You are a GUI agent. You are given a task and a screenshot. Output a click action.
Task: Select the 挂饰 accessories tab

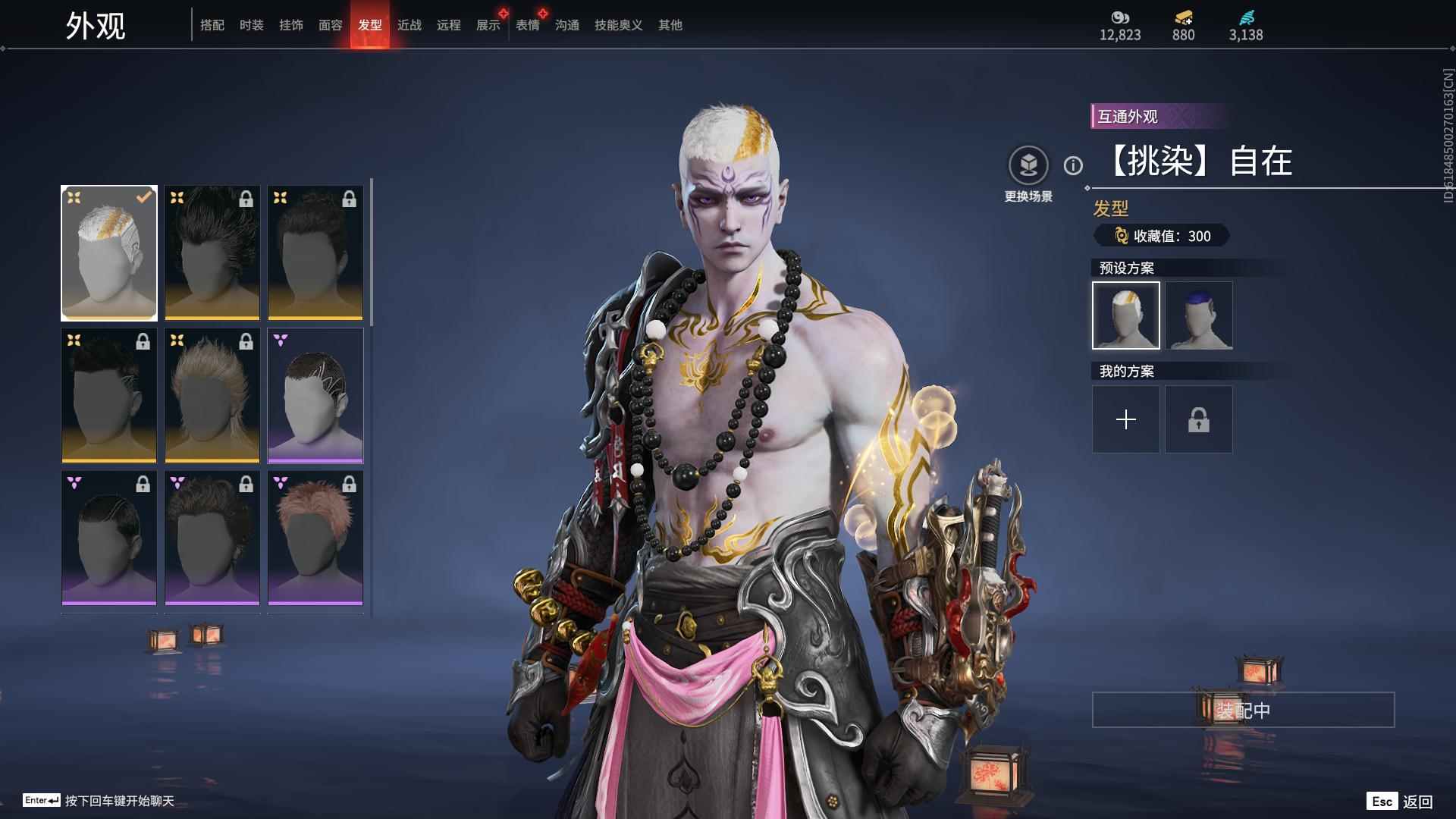[x=290, y=25]
